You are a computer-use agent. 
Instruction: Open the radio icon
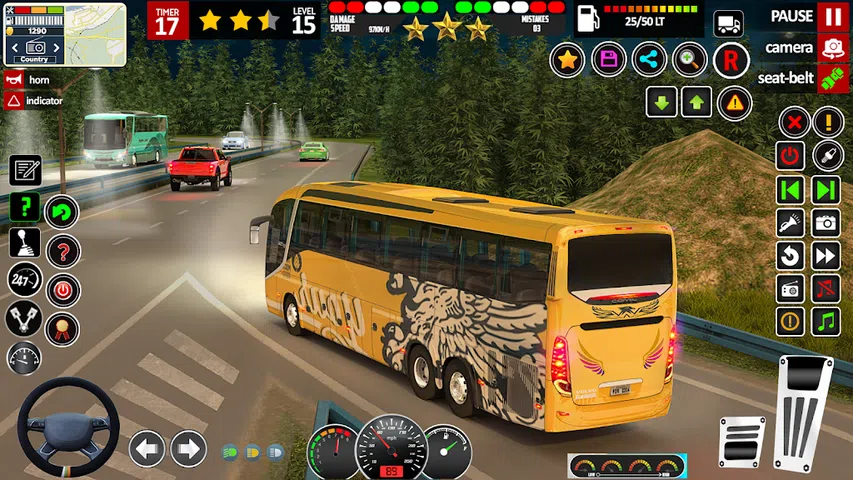point(791,289)
